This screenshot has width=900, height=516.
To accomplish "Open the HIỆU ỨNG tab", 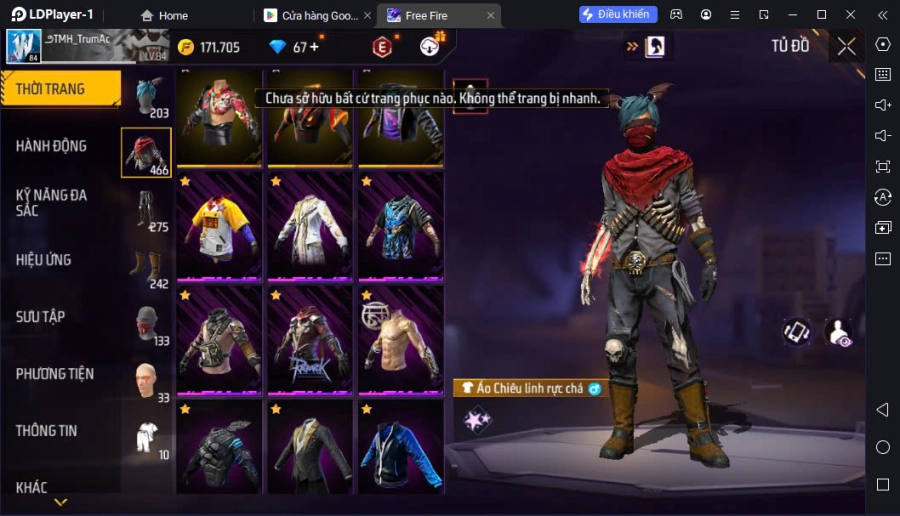I will pyautogui.click(x=44, y=260).
